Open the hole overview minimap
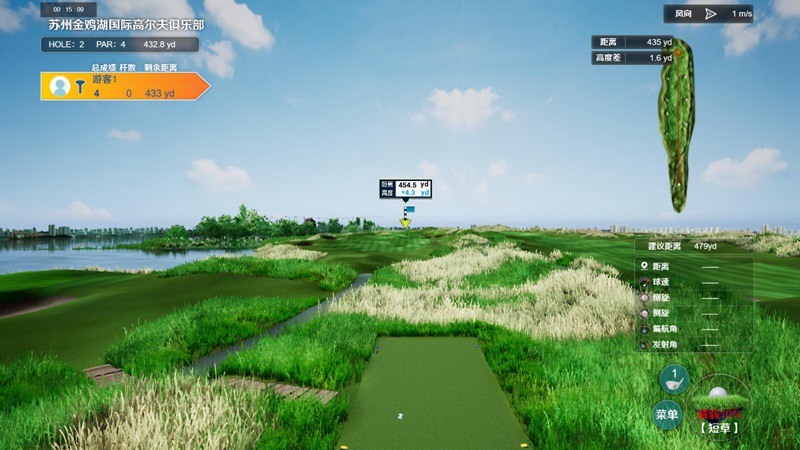The height and width of the screenshot is (450, 800). point(675,123)
